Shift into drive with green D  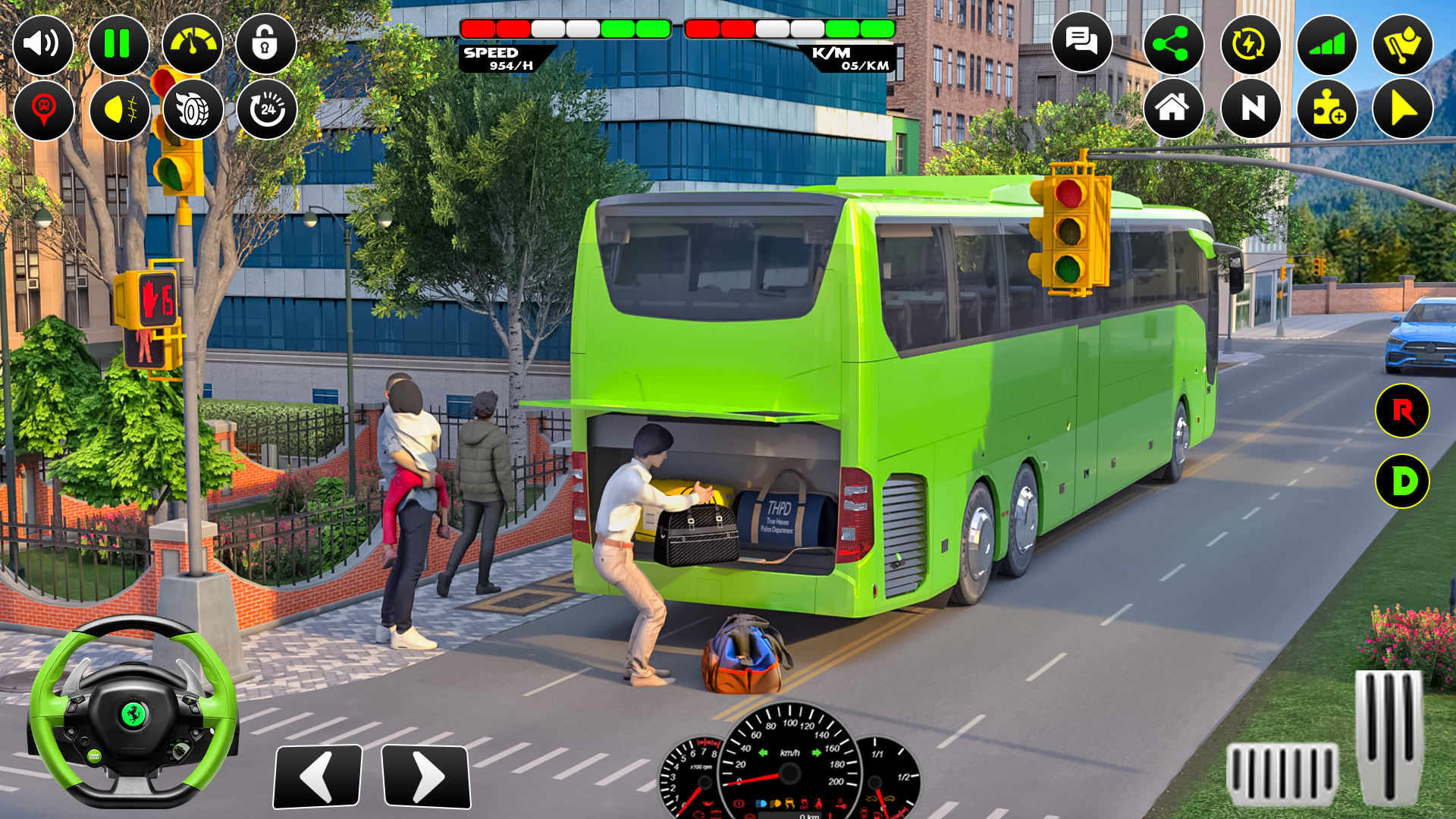[x=1402, y=481]
